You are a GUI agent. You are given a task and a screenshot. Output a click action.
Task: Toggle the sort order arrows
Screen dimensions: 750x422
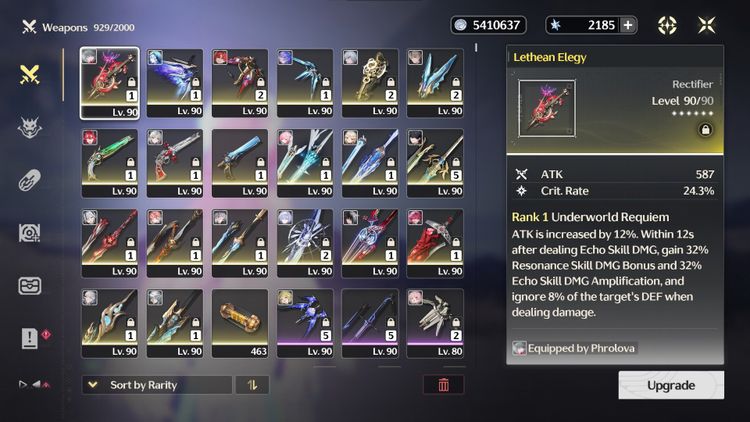[x=252, y=385]
